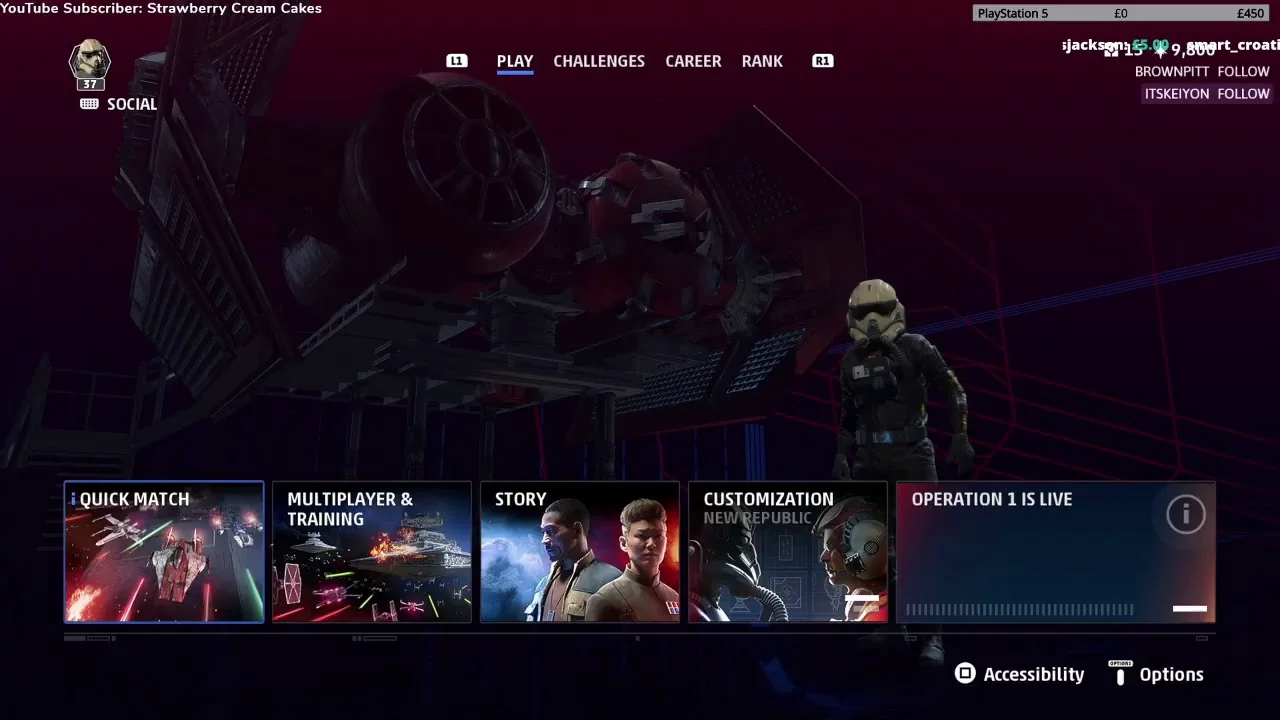This screenshot has height=720, width=1280.
Task: Open the Accessibility settings
Action: coord(1019,674)
